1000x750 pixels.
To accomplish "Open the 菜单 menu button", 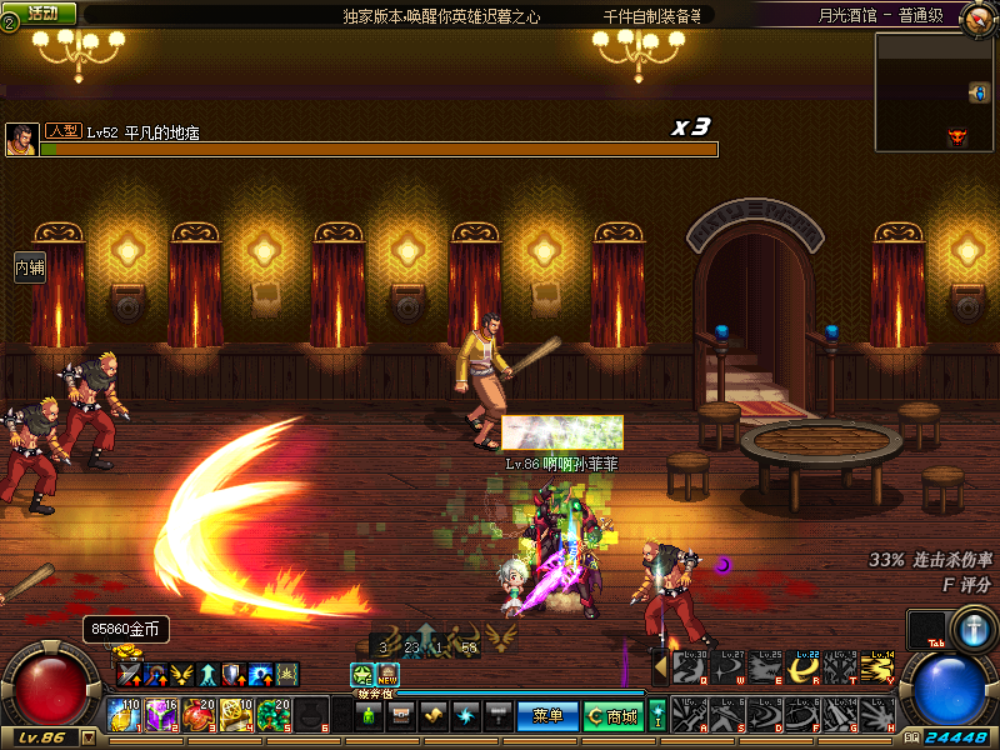I will click(x=548, y=716).
